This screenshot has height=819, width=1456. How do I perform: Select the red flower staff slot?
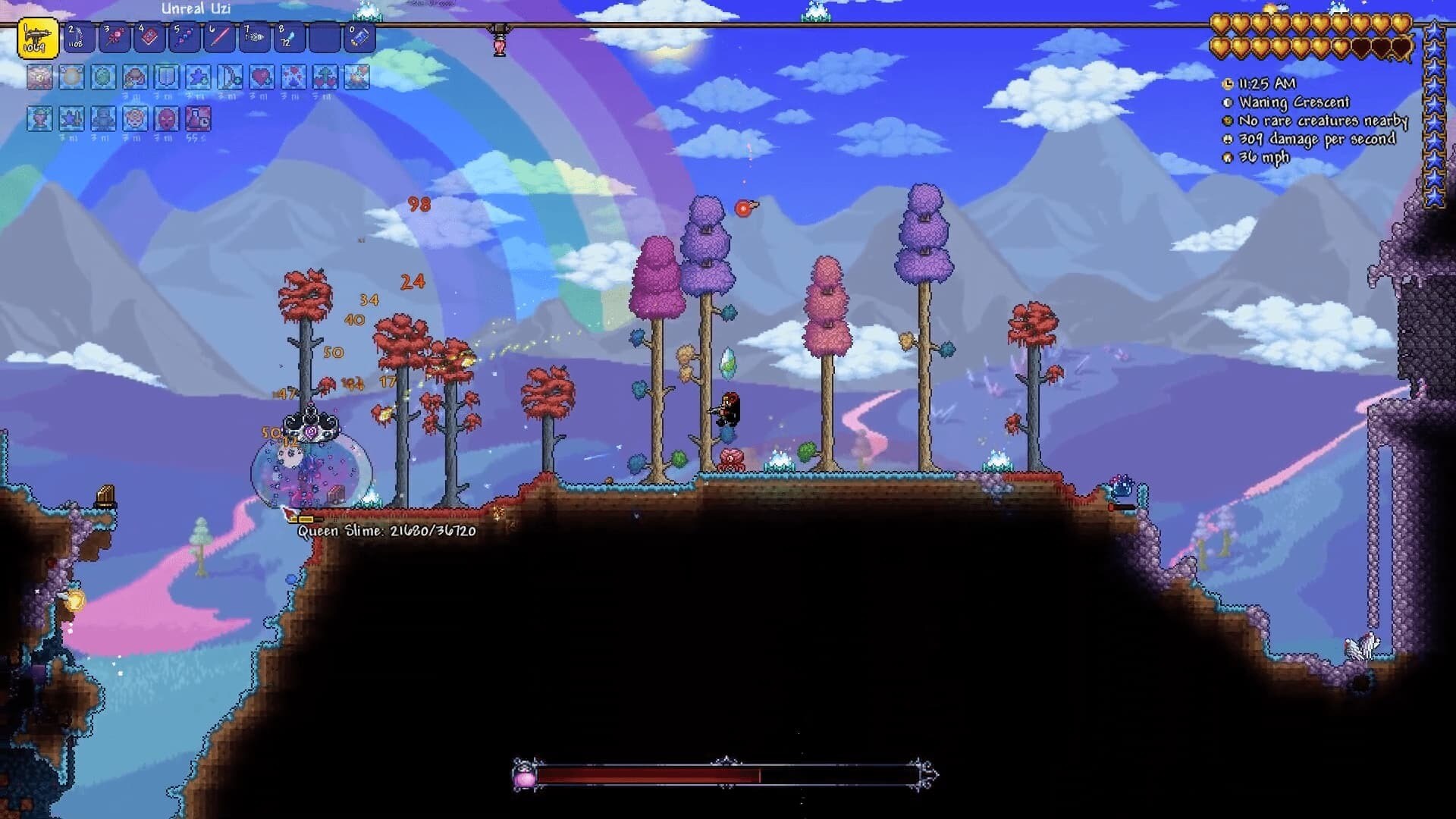pyautogui.click(x=115, y=37)
